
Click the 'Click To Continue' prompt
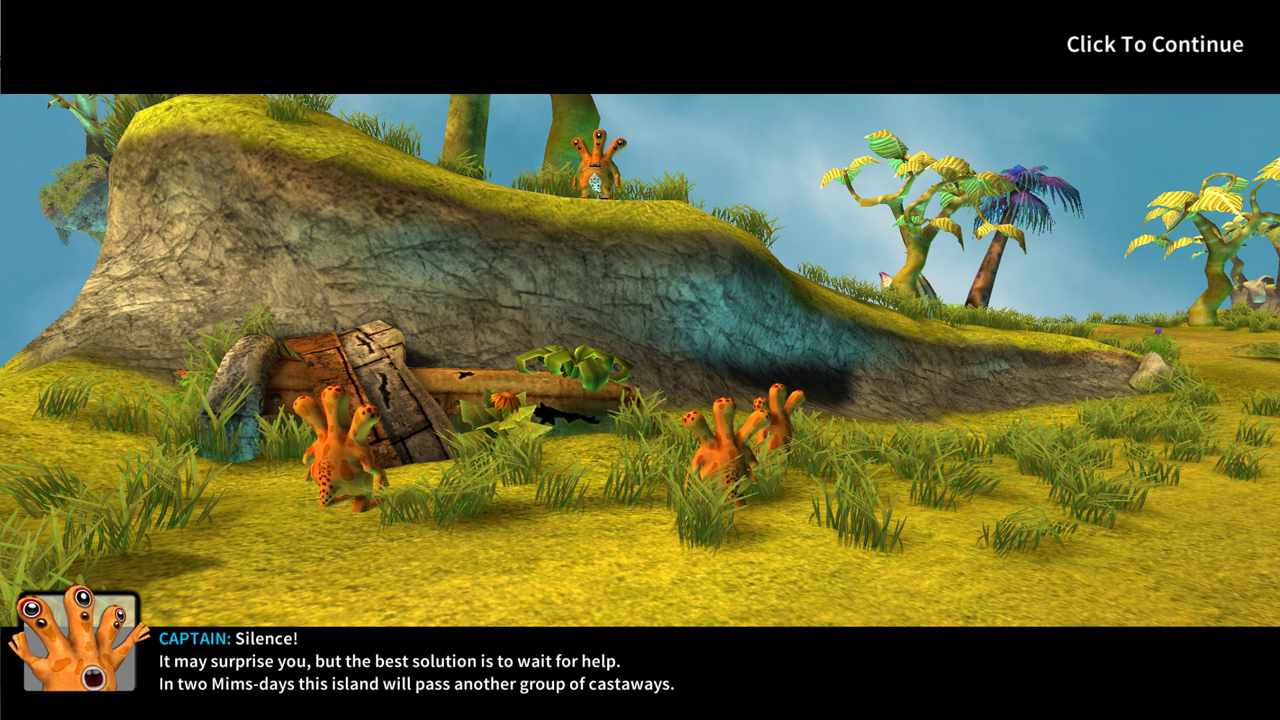[x=1154, y=45]
